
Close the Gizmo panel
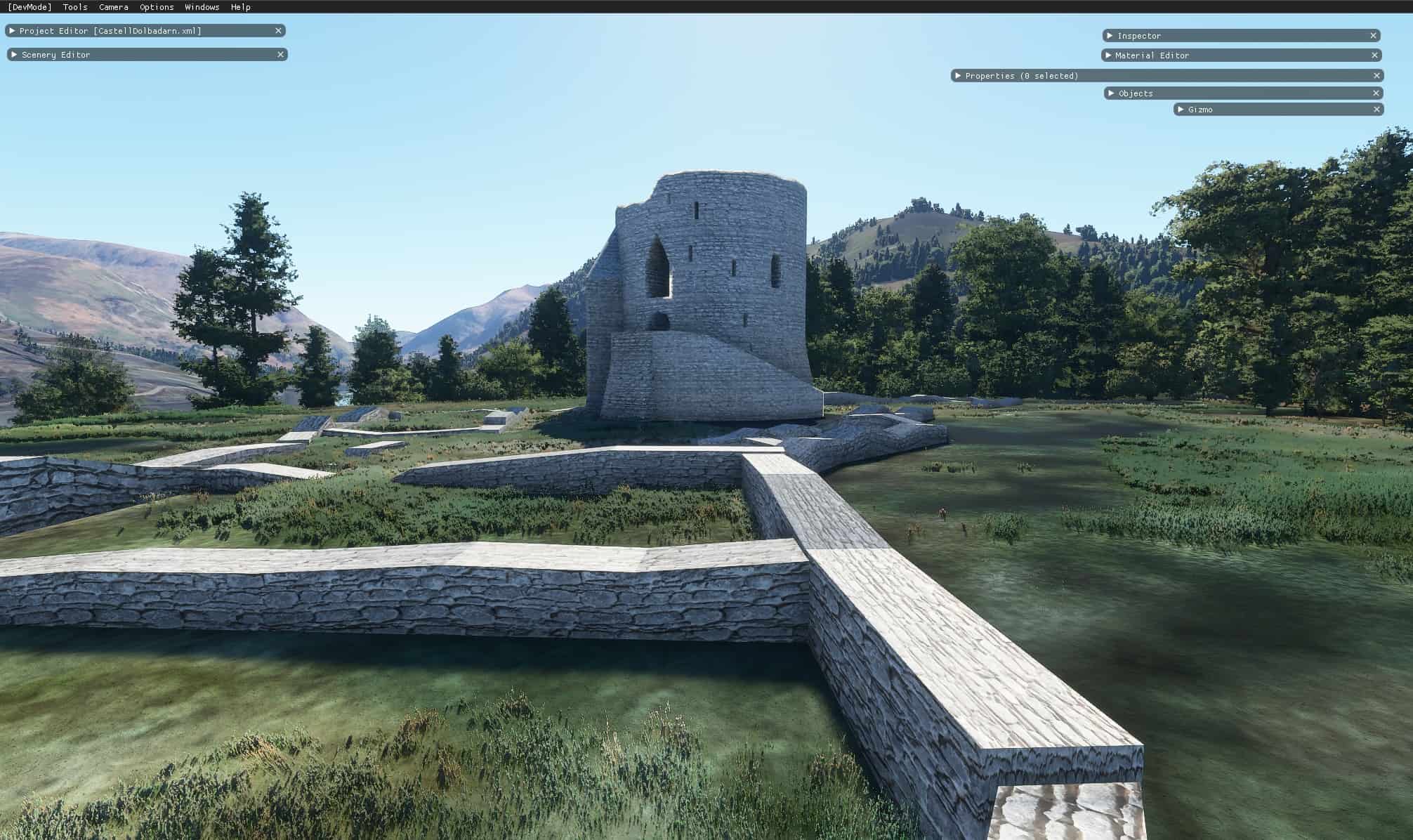click(1376, 110)
